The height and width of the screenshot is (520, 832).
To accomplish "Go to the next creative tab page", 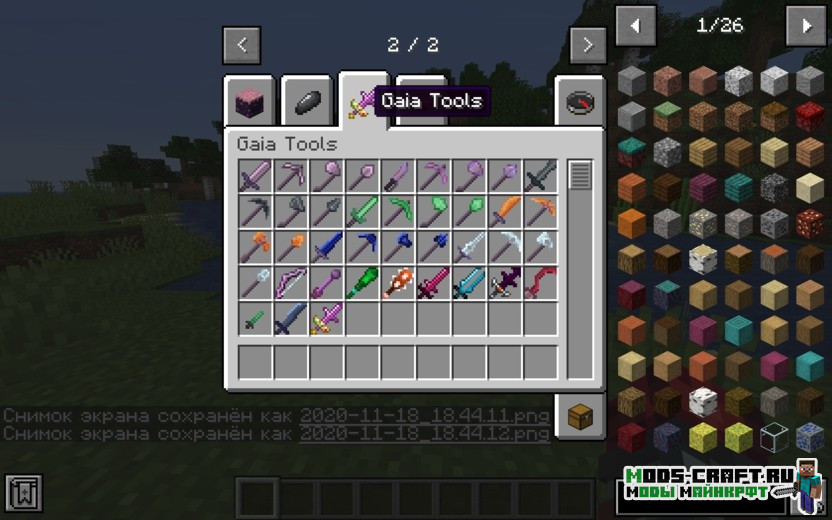I will tap(587, 45).
